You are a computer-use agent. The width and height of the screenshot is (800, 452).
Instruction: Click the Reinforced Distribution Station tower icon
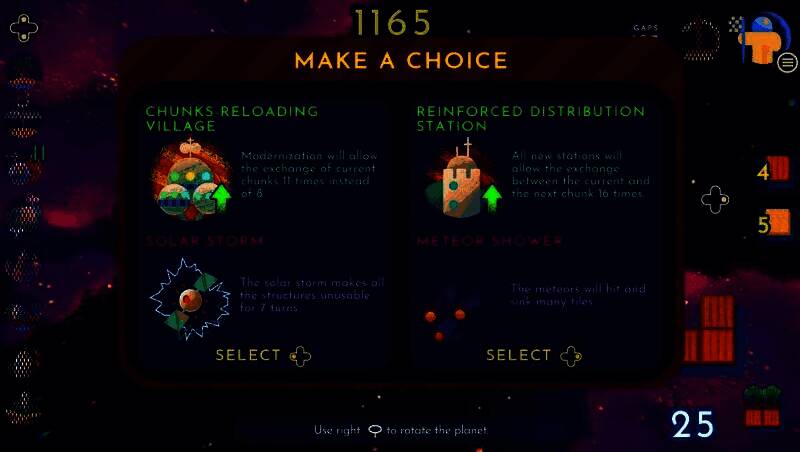coord(462,180)
